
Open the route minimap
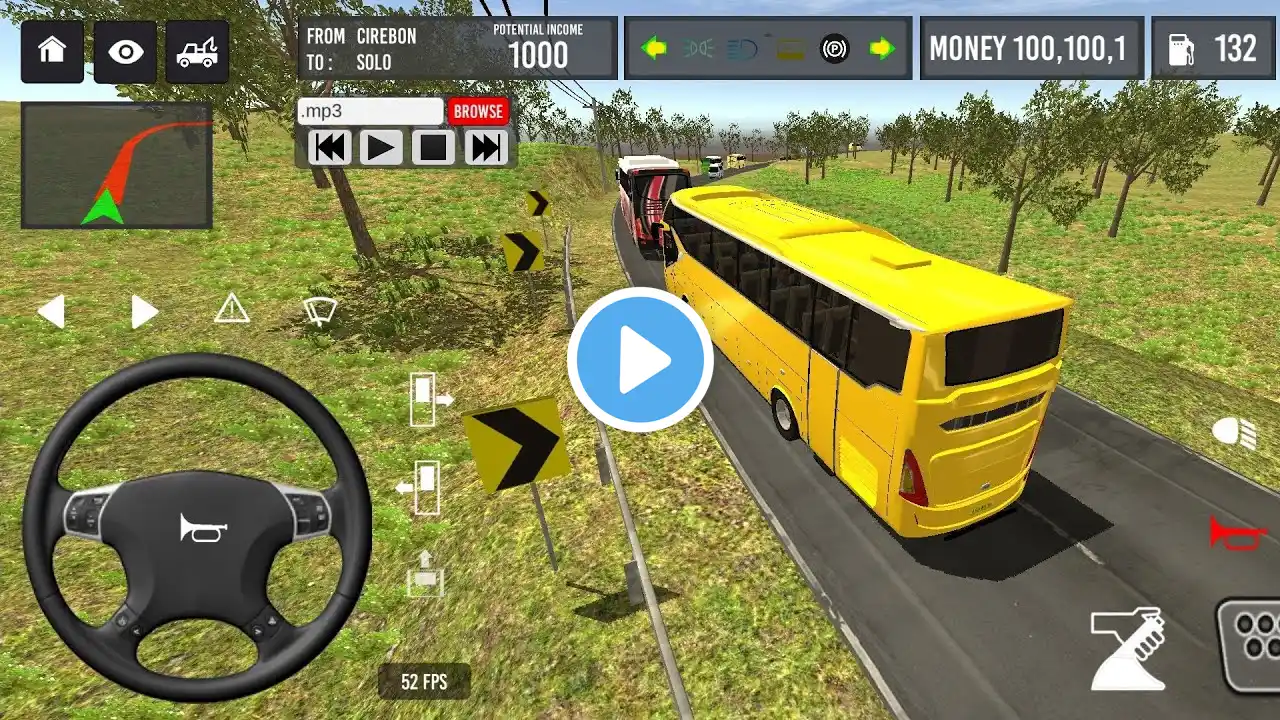[x=116, y=165]
